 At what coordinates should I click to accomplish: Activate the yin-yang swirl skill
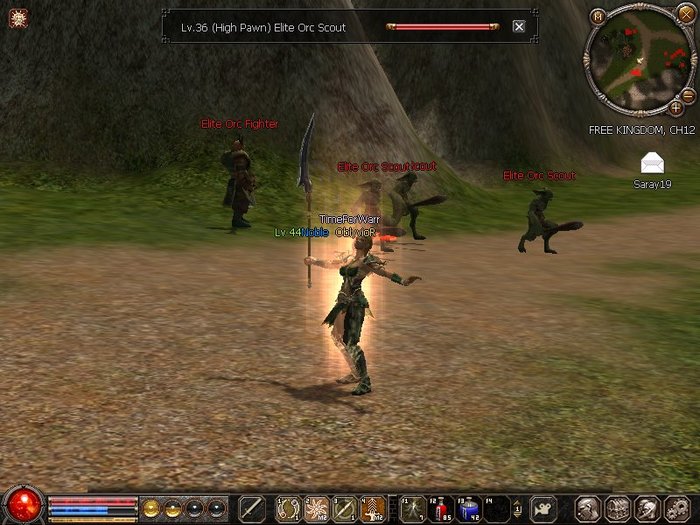click(289, 508)
